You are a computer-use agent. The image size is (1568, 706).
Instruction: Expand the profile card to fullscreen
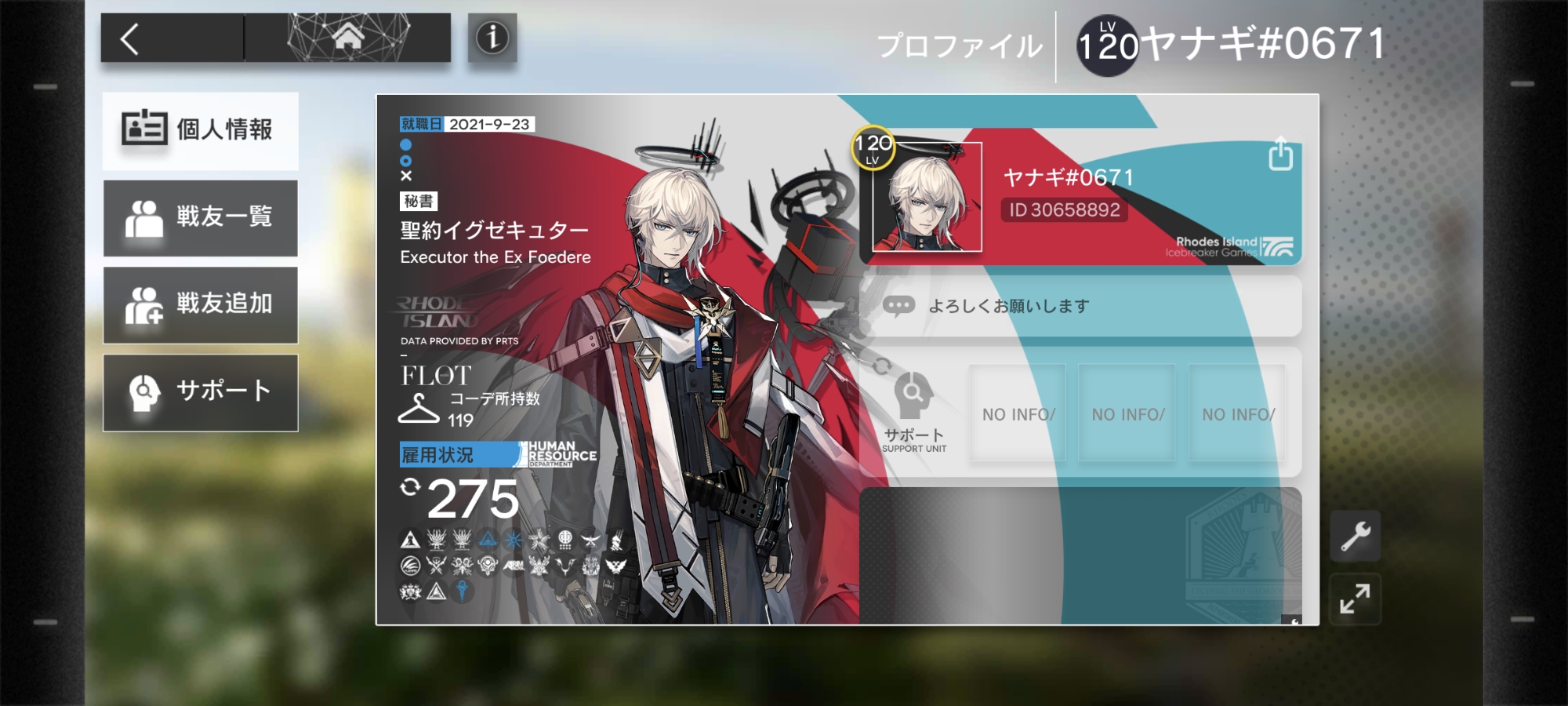[1355, 599]
